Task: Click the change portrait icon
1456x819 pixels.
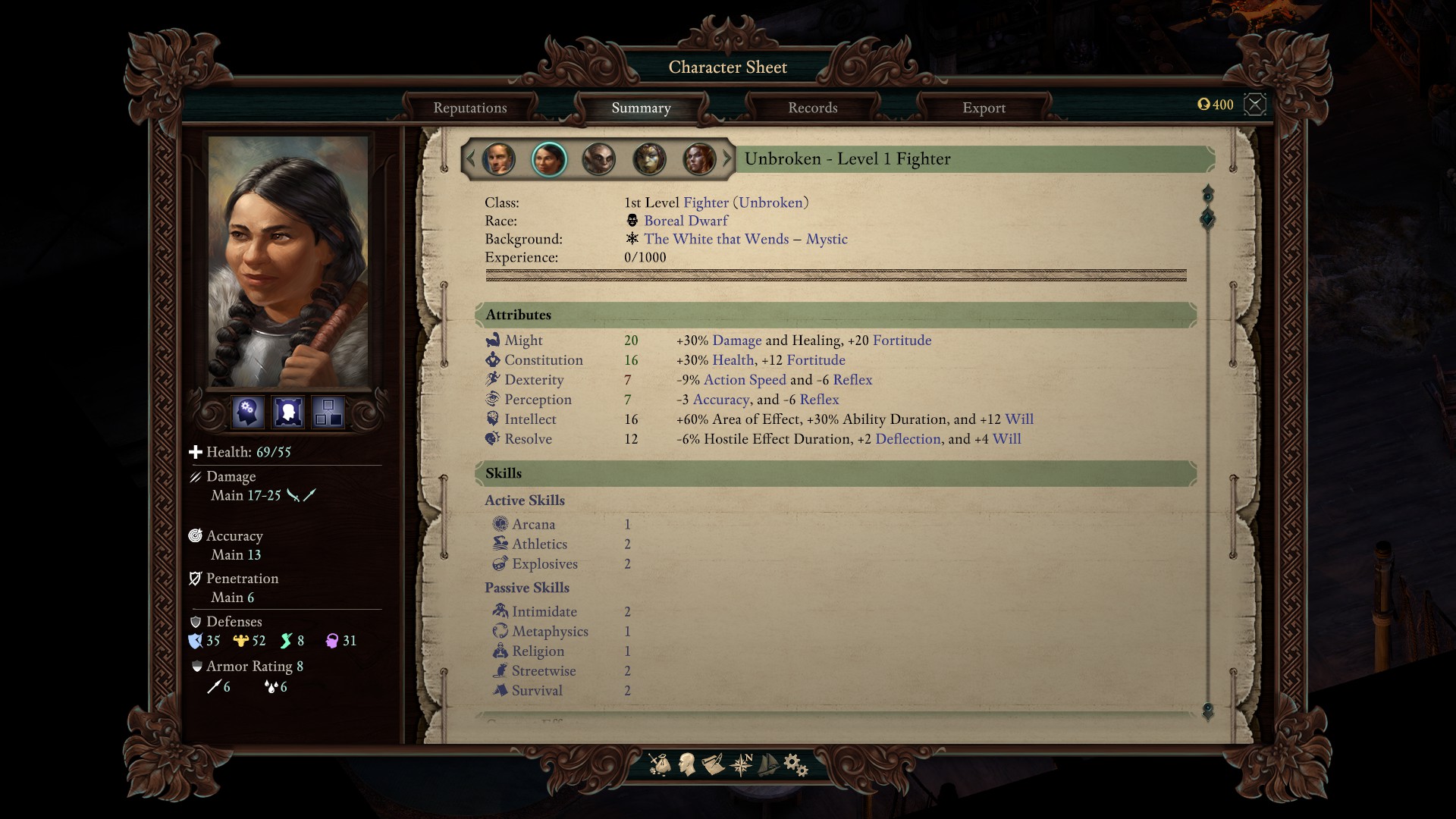Action: click(x=288, y=413)
